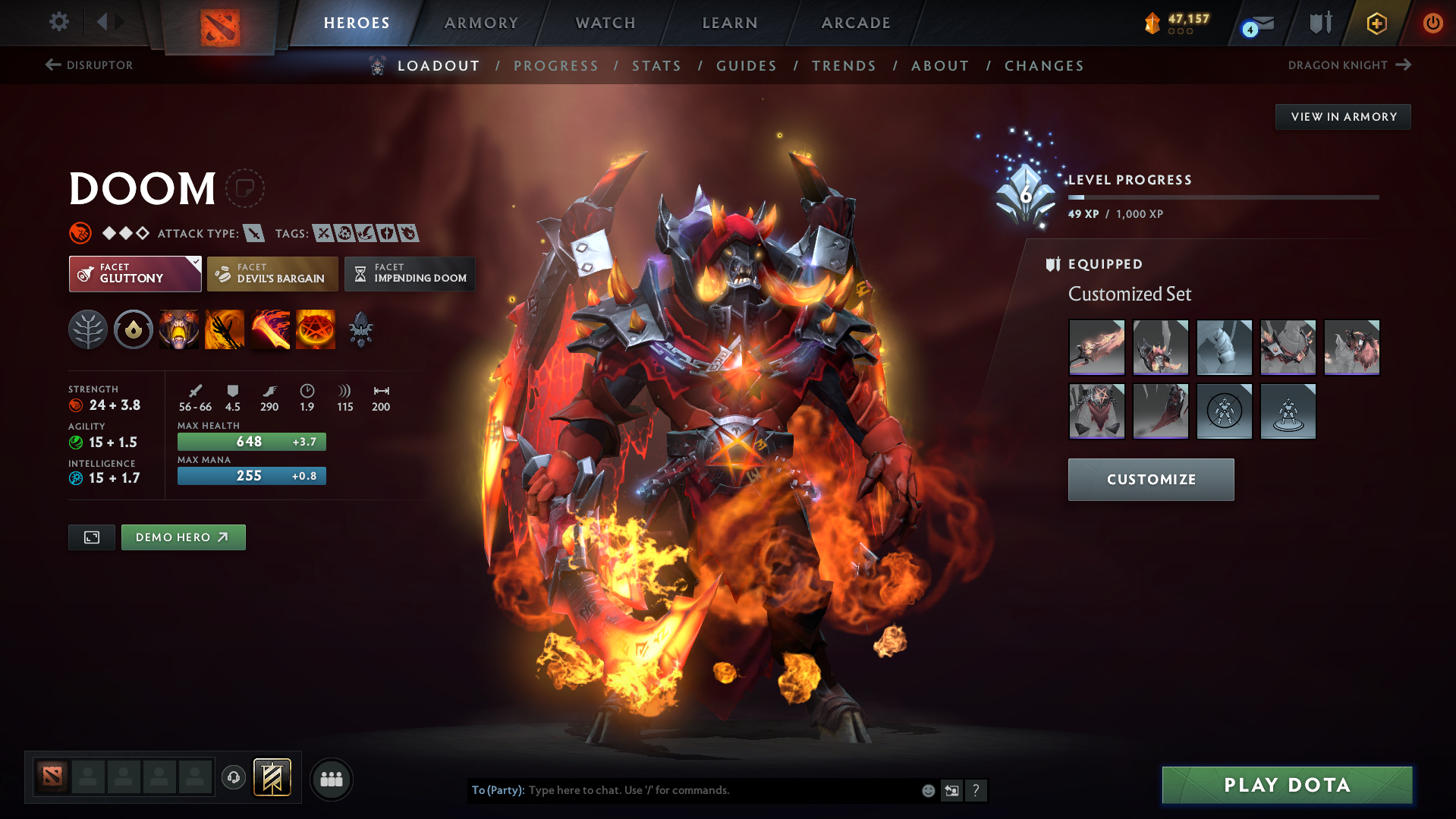Select the Impending Doom facet

pos(410,273)
